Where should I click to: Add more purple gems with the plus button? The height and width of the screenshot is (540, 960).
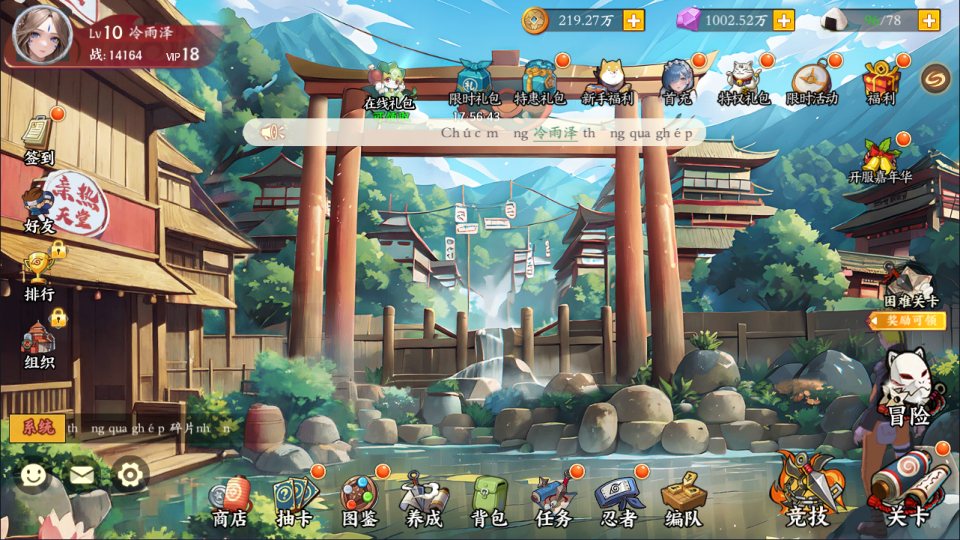click(x=783, y=20)
